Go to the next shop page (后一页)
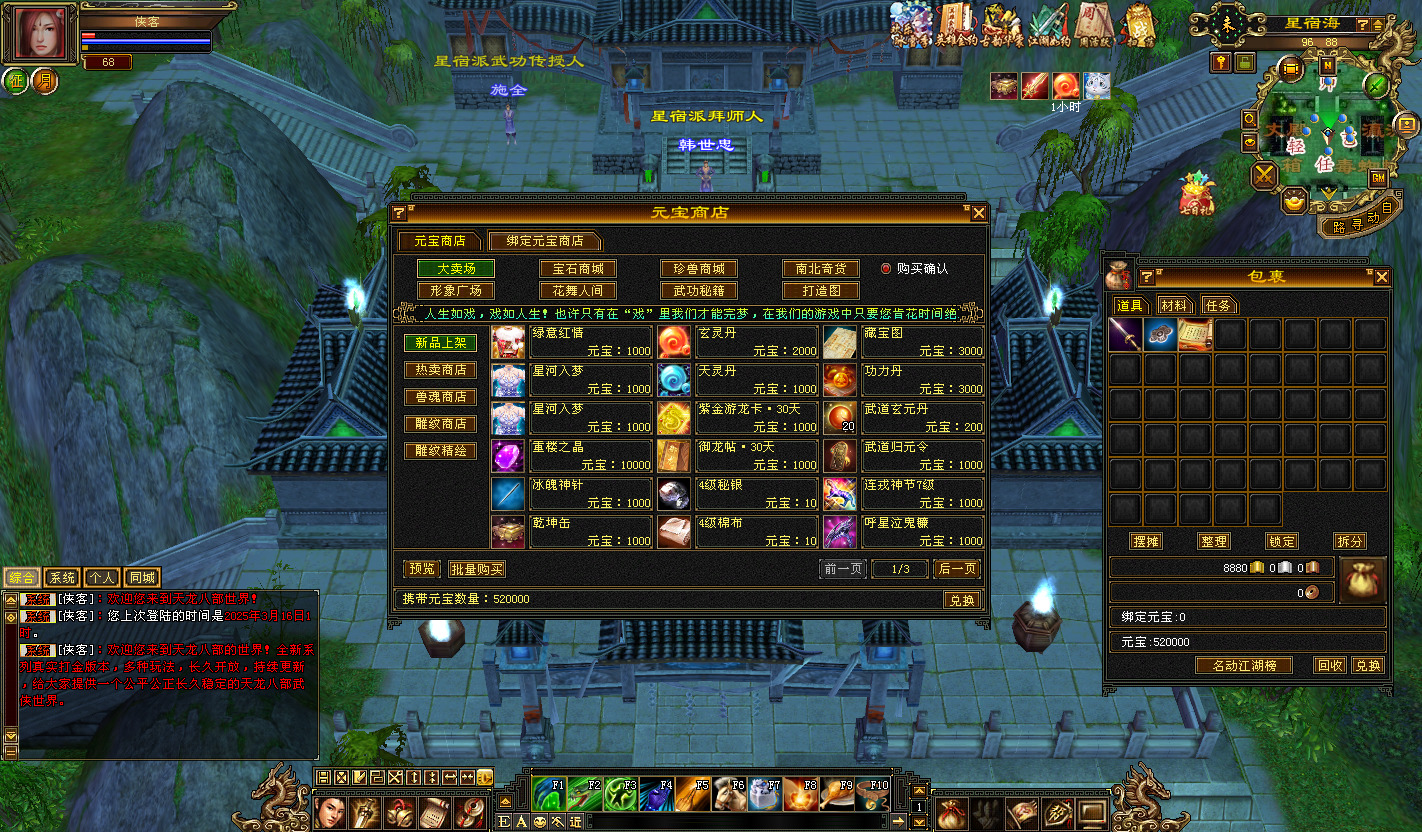 957,569
